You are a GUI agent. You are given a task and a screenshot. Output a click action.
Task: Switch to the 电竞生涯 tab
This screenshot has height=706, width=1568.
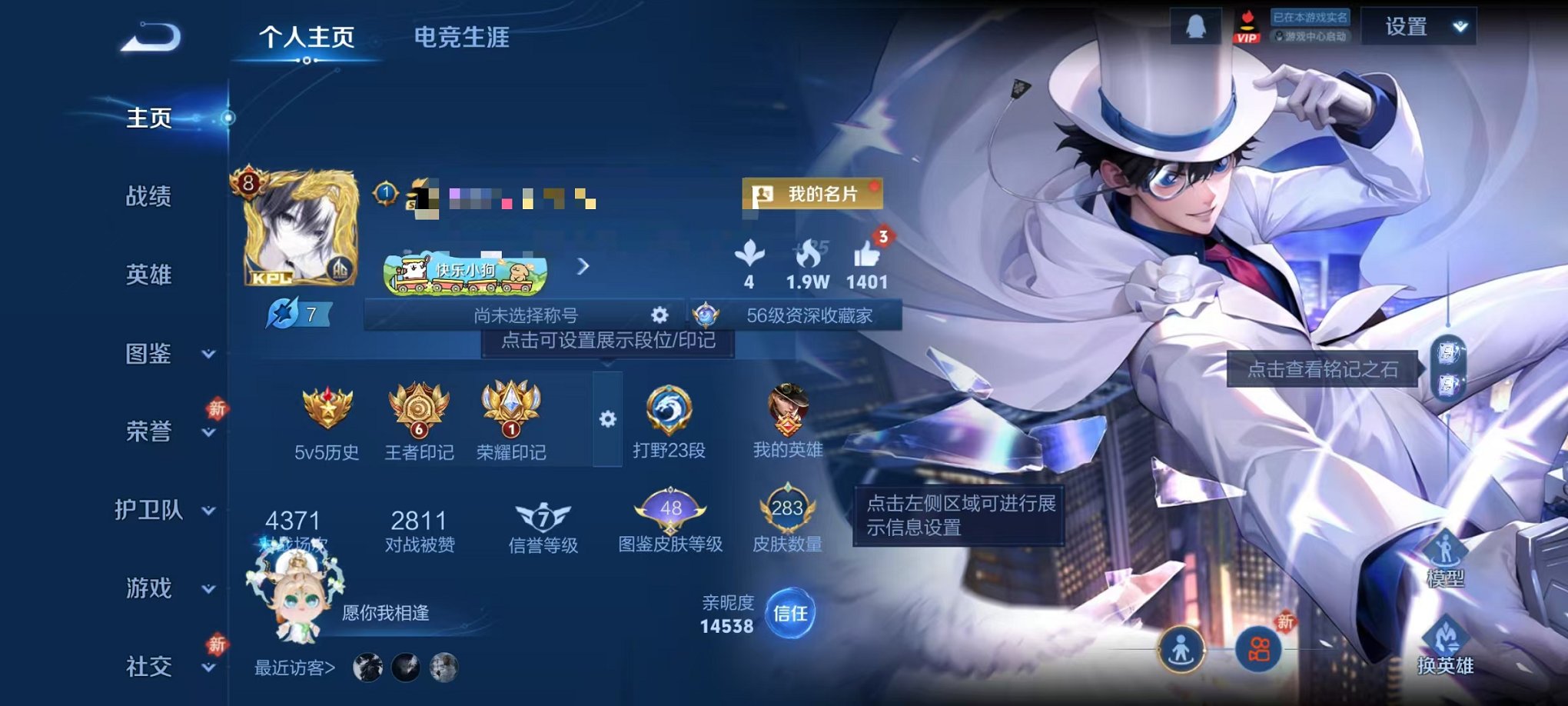click(461, 37)
